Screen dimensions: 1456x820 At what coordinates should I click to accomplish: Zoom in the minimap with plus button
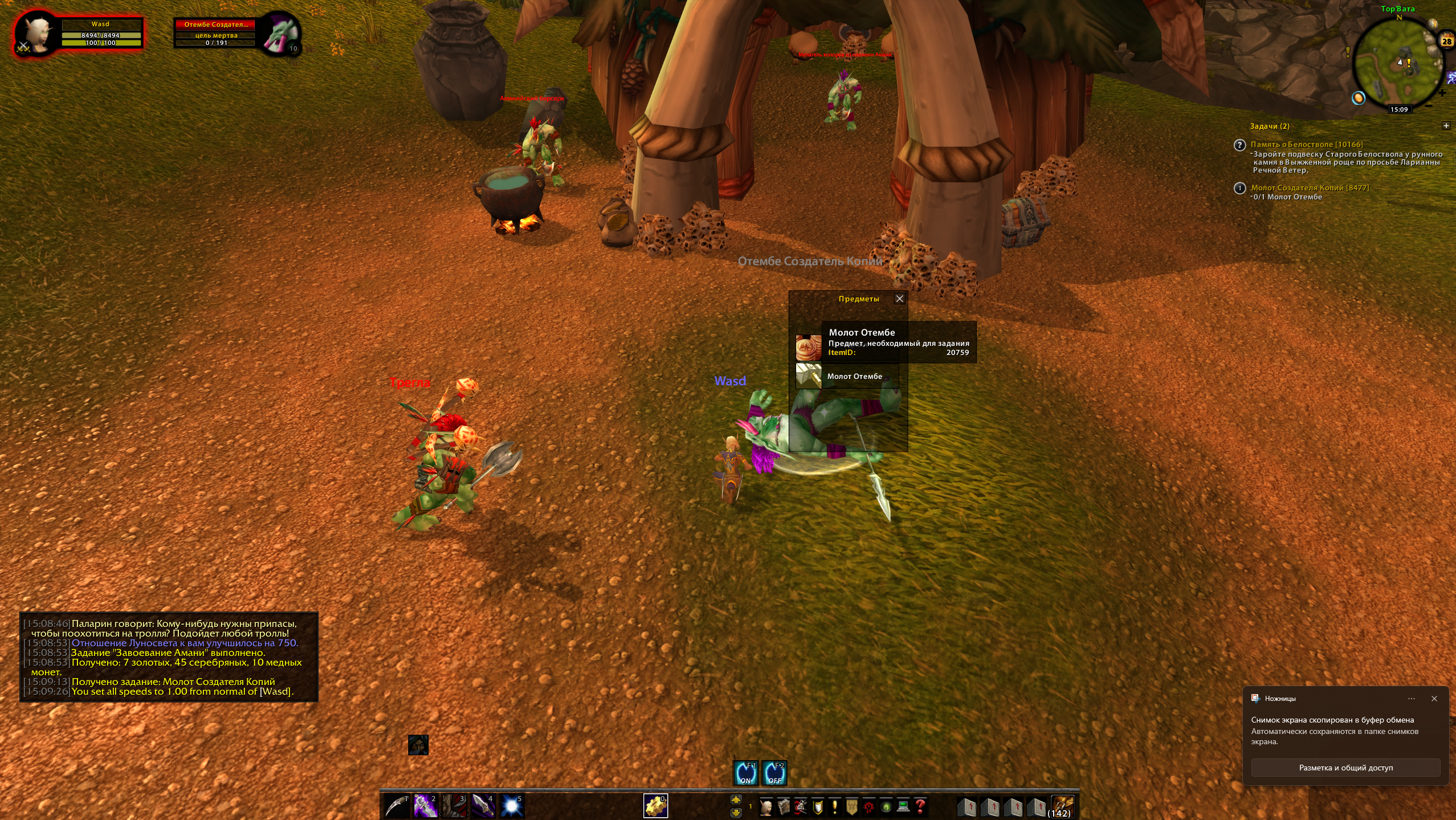1442,93
